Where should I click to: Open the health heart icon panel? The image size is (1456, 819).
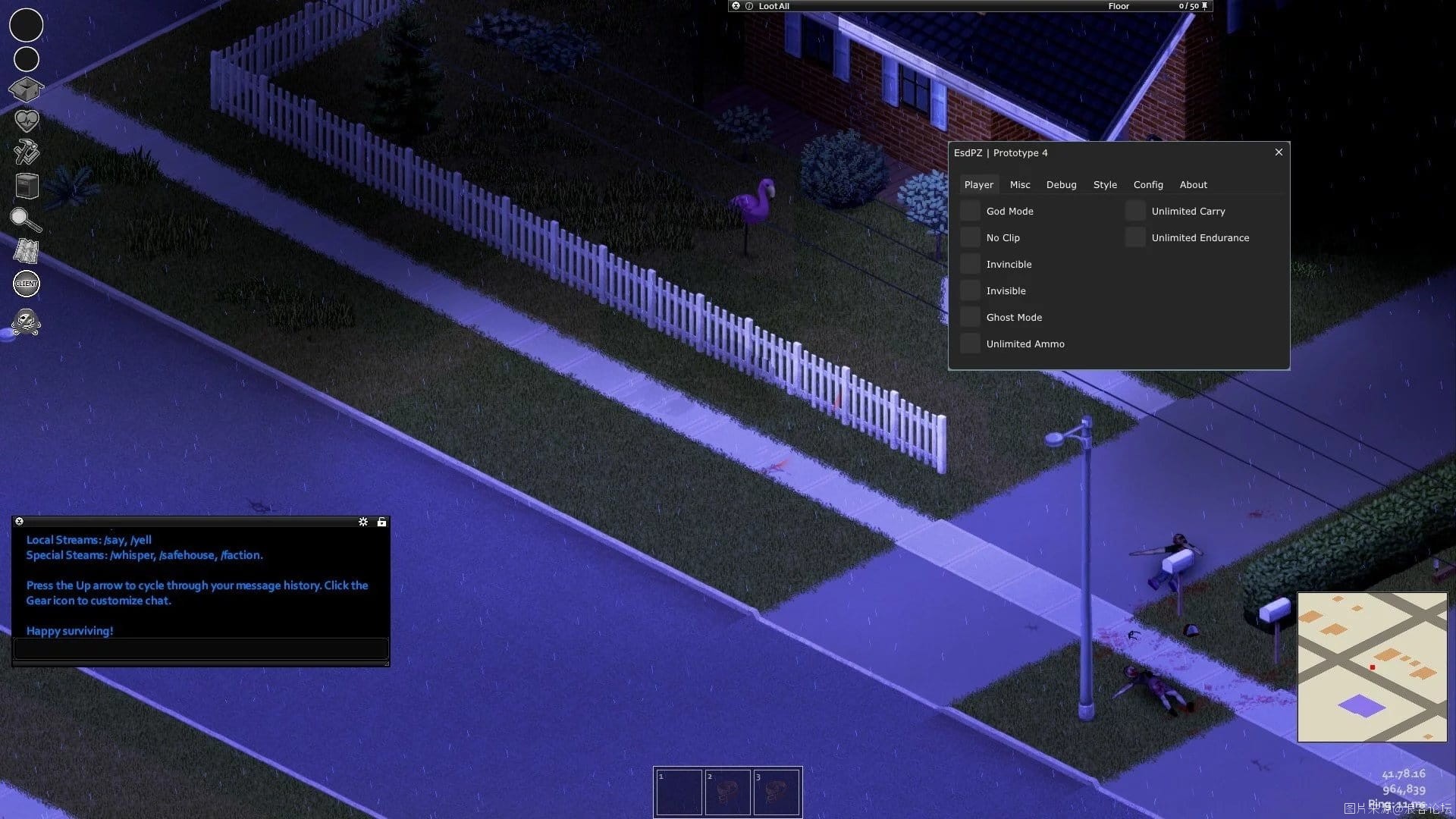pyautogui.click(x=27, y=121)
